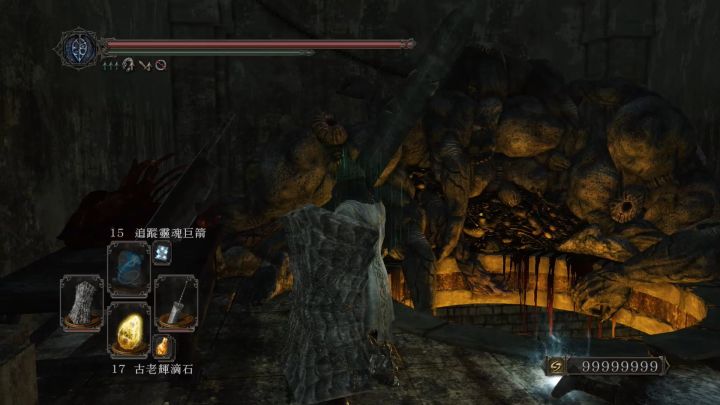
Task: Click the small next-spell icon beside the spell slot
Action: click(x=162, y=254)
